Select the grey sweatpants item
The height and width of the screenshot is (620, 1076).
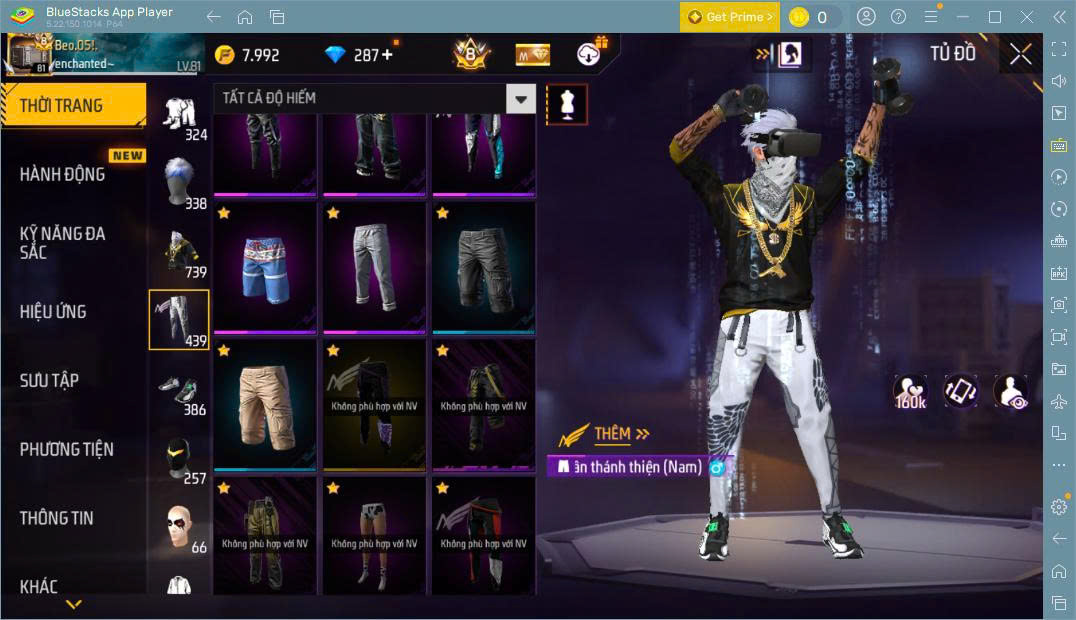(375, 268)
